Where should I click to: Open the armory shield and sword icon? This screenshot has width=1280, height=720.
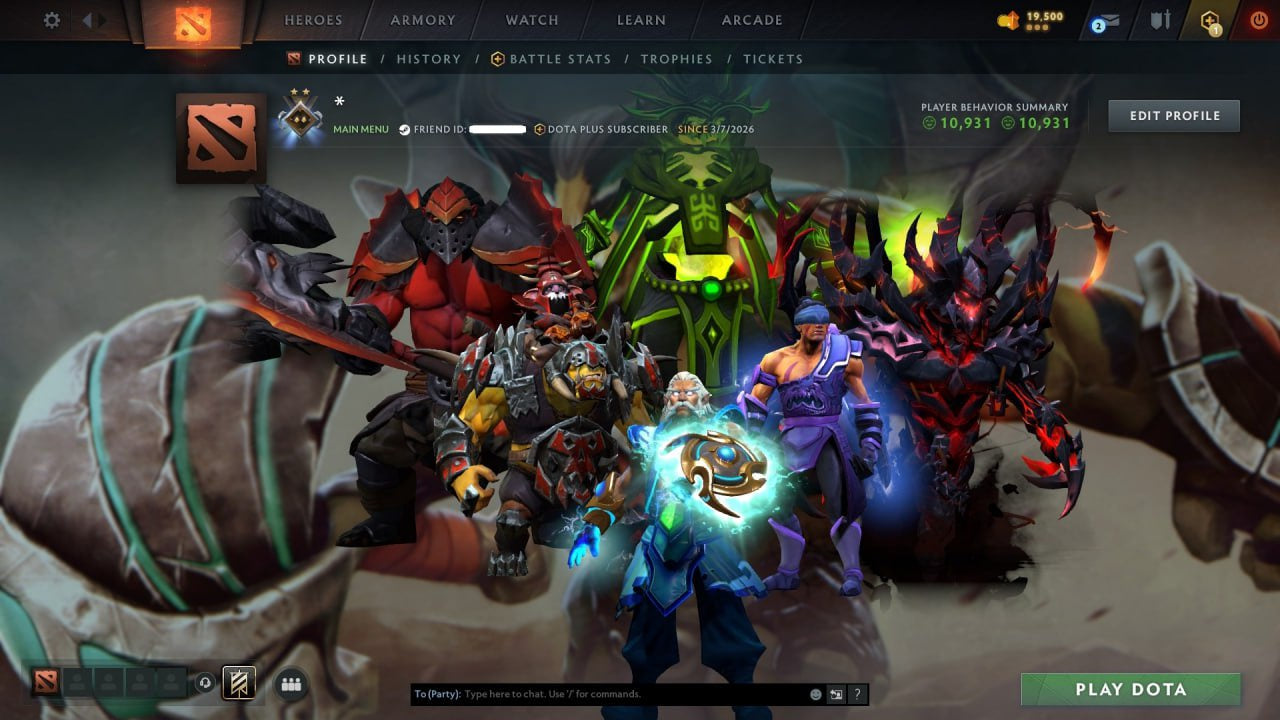[x=1162, y=20]
